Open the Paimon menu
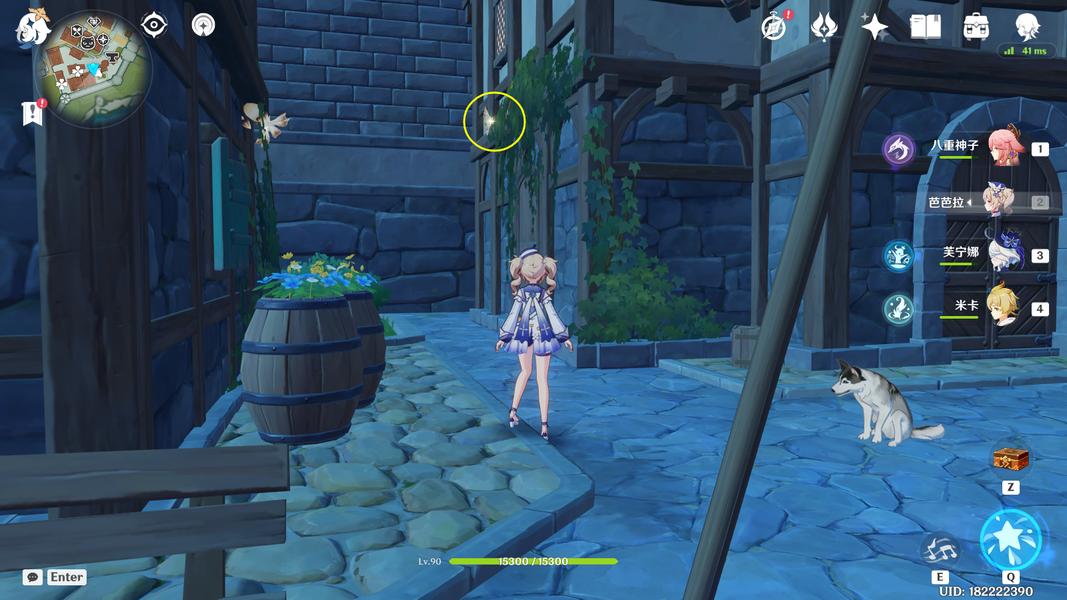 click(32, 27)
